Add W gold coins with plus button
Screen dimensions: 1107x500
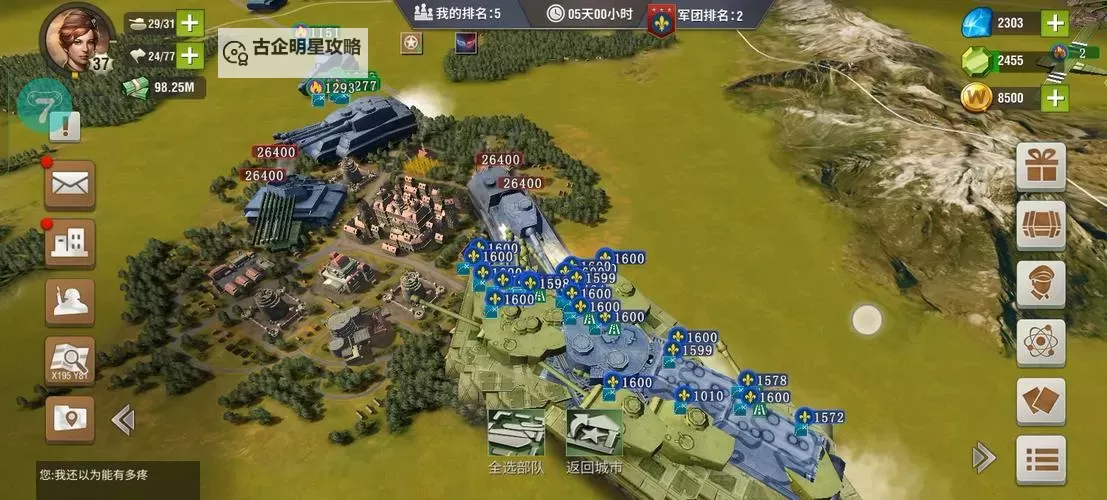1055,97
